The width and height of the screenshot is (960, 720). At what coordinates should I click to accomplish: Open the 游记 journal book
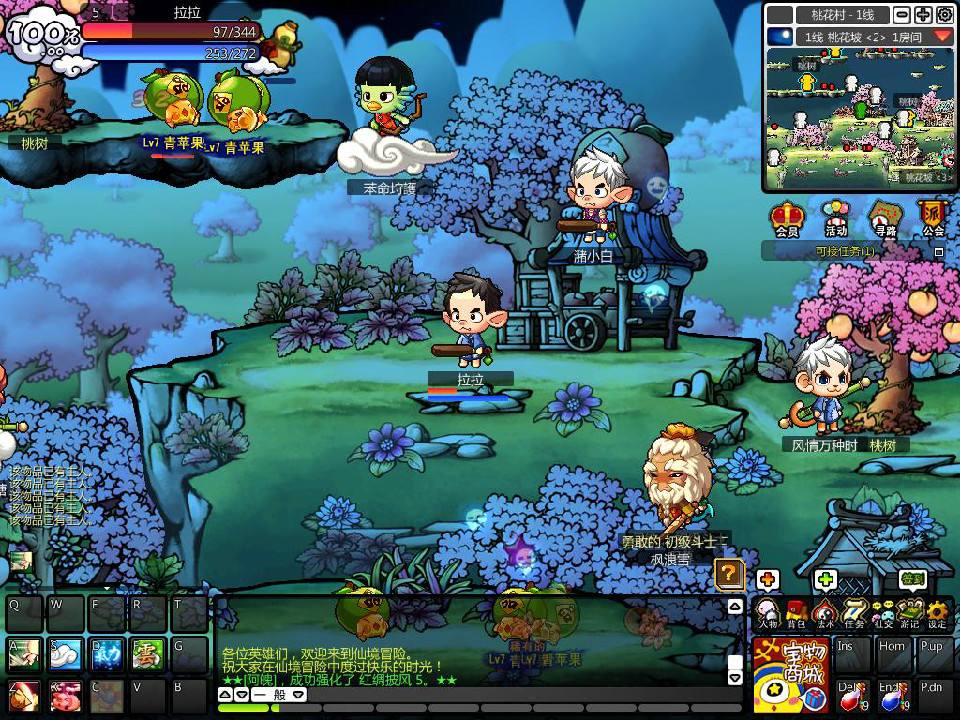(909, 613)
